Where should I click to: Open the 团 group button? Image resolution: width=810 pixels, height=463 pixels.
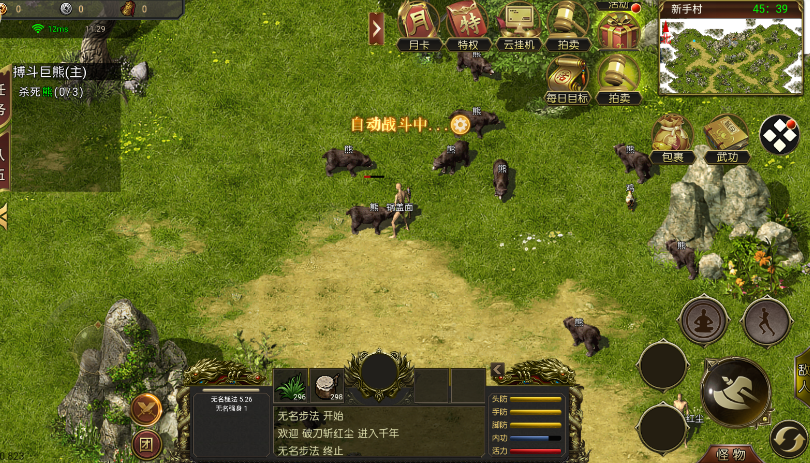click(146, 442)
